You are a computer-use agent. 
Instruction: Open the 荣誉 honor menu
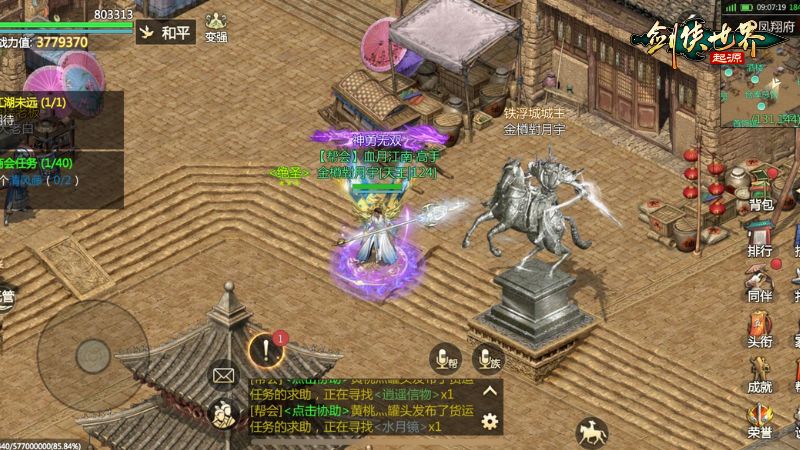click(760, 420)
